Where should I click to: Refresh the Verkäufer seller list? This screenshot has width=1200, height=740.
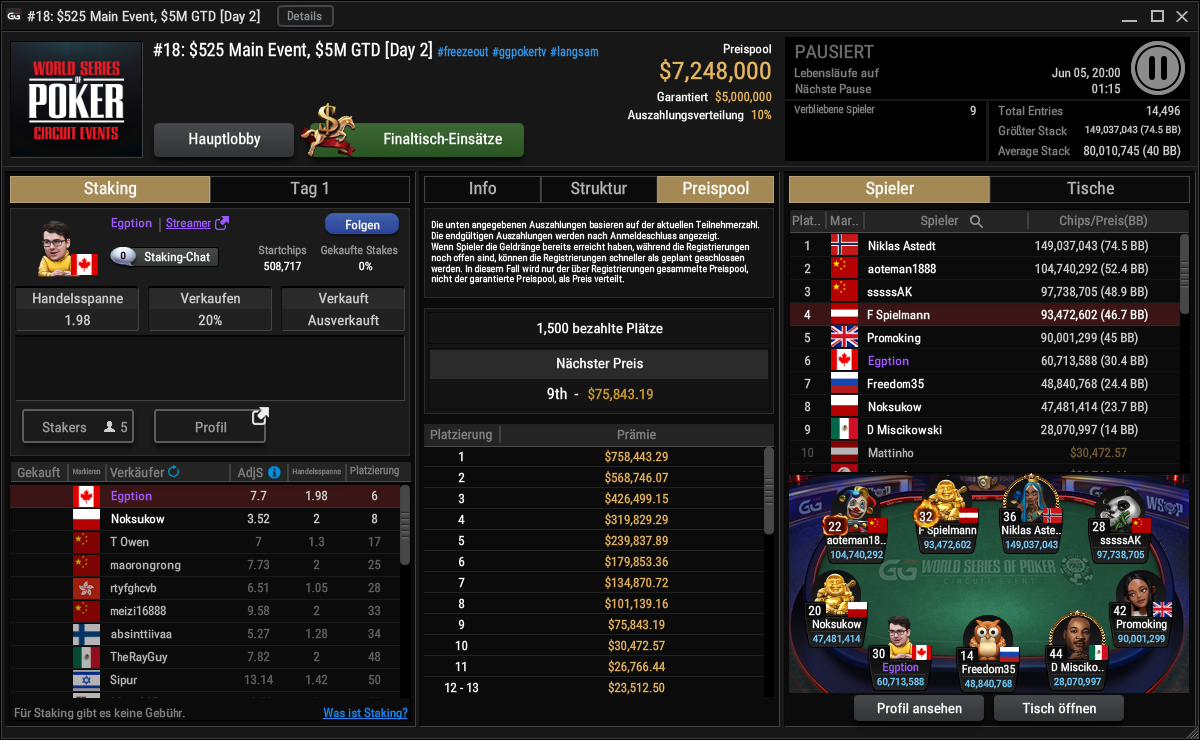[174, 471]
